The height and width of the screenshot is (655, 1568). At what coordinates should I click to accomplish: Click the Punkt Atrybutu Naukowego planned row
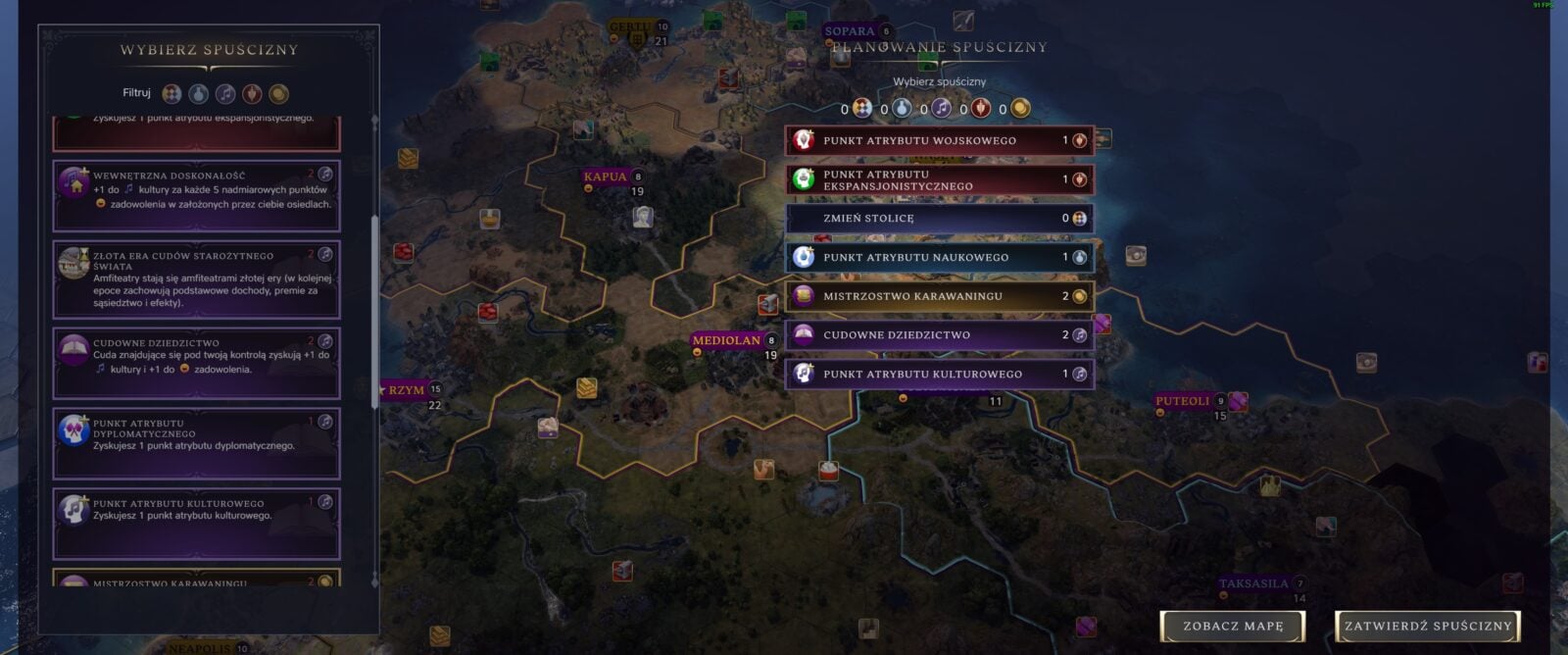click(939, 257)
